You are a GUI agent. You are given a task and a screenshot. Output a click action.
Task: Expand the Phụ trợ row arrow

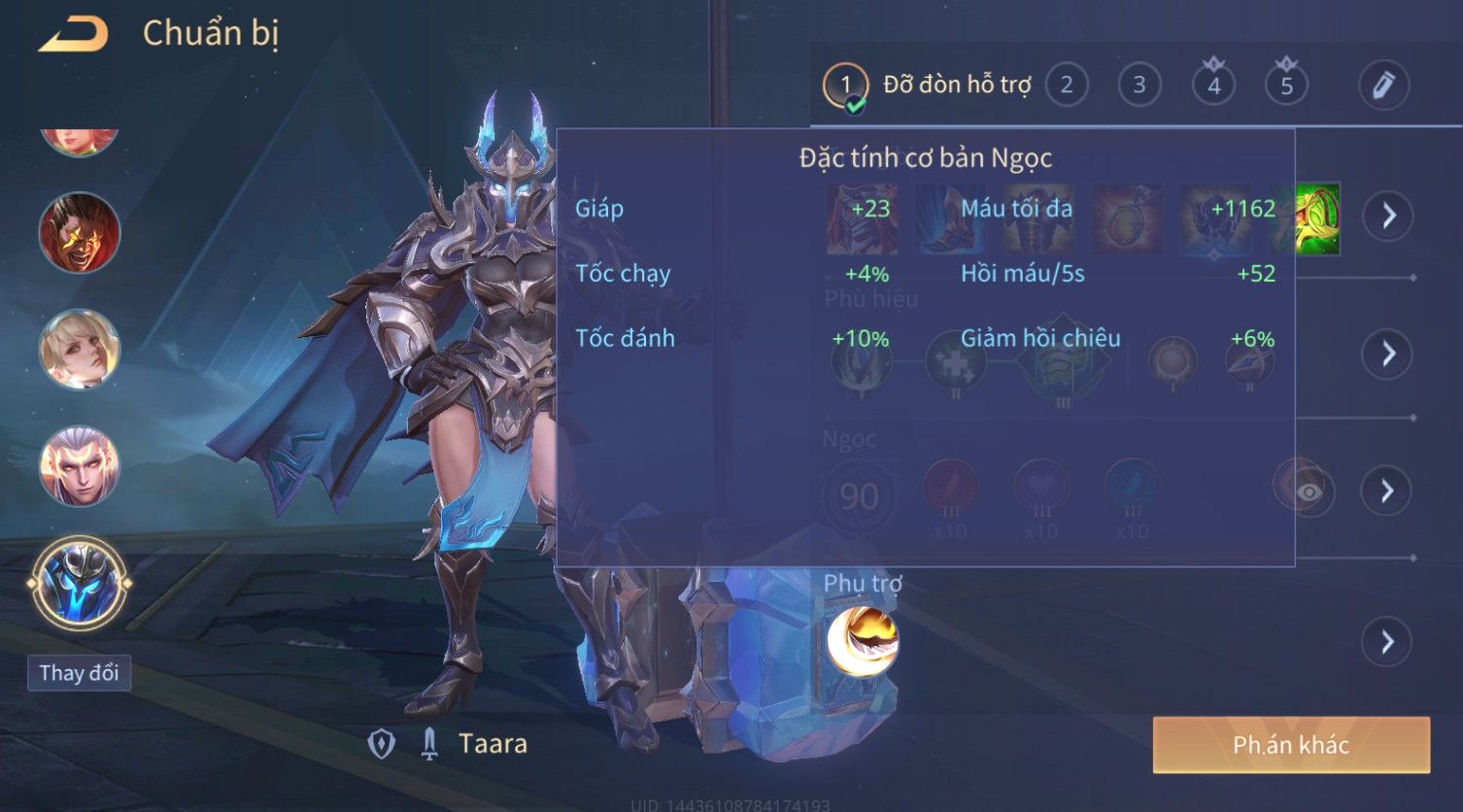pyautogui.click(x=1386, y=642)
